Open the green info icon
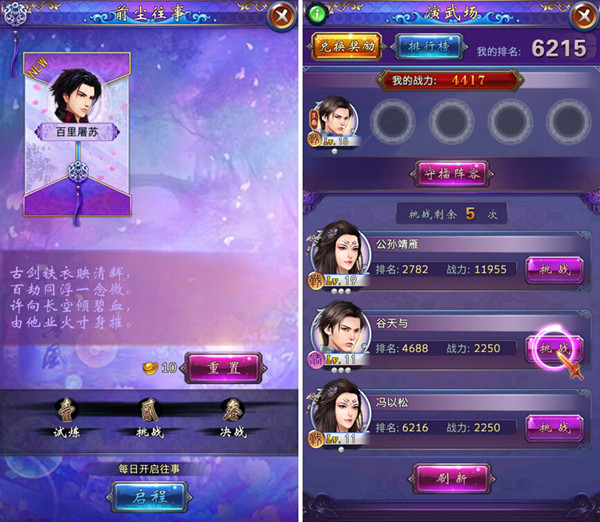The height and width of the screenshot is (522, 600). tap(318, 16)
